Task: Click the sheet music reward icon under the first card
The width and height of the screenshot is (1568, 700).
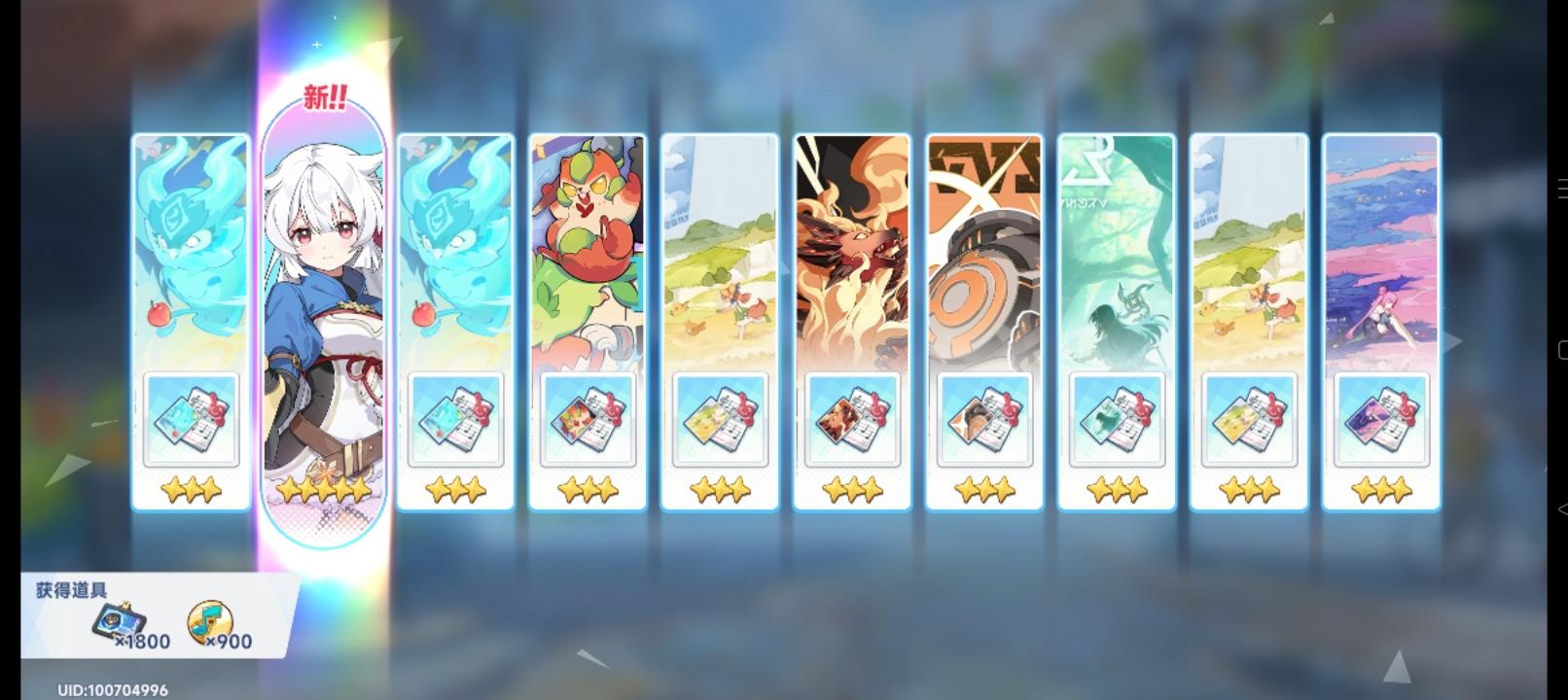Action: click(192, 420)
